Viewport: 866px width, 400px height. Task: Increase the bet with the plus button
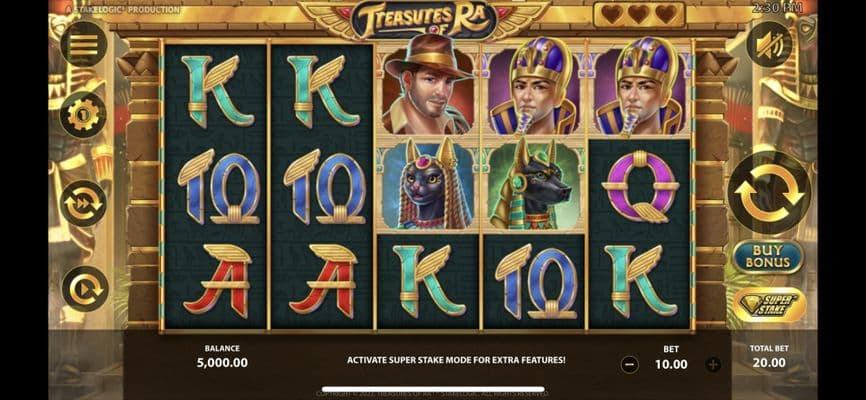coord(712,365)
